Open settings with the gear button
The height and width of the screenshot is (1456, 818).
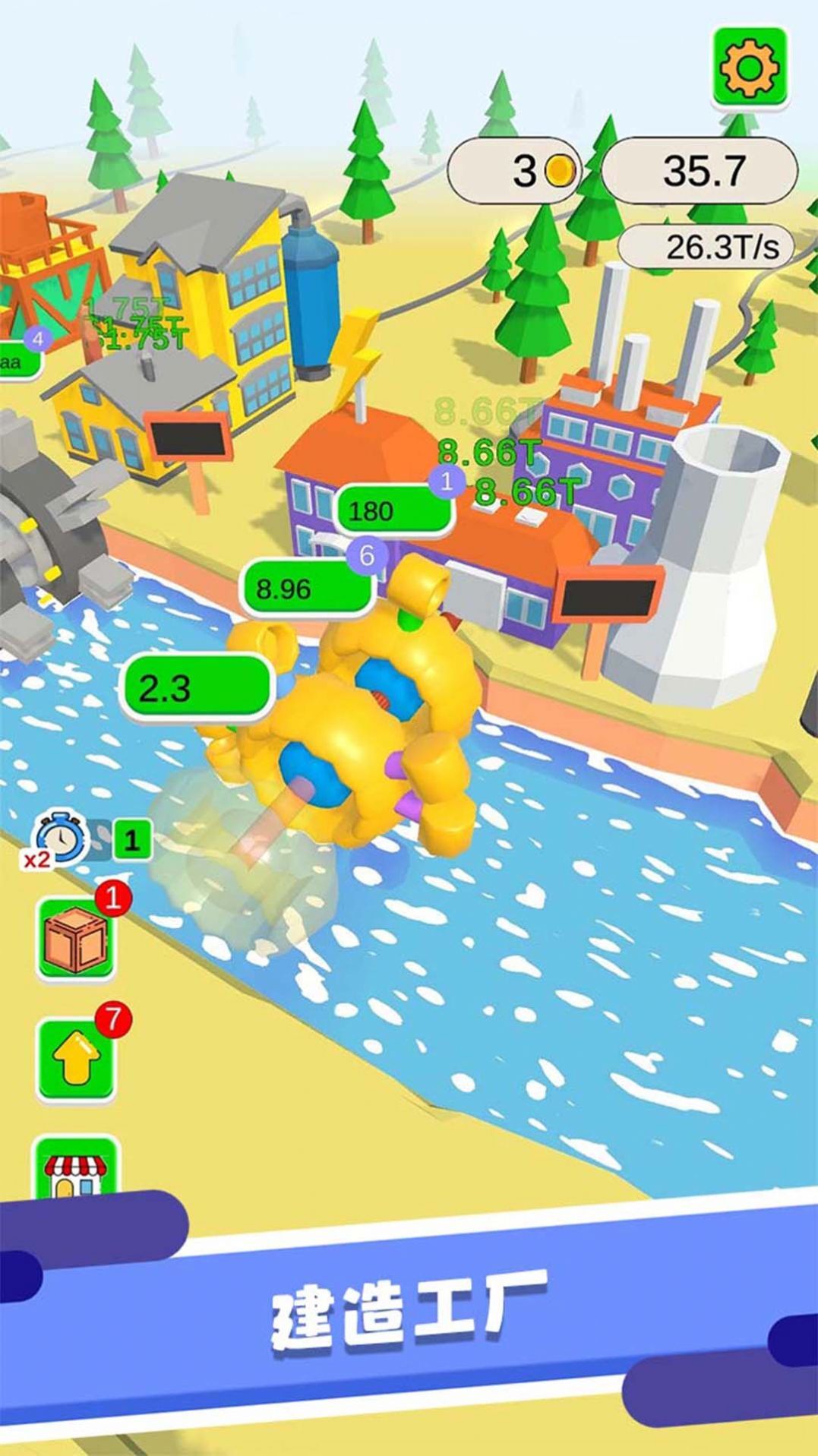click(750, 68)
